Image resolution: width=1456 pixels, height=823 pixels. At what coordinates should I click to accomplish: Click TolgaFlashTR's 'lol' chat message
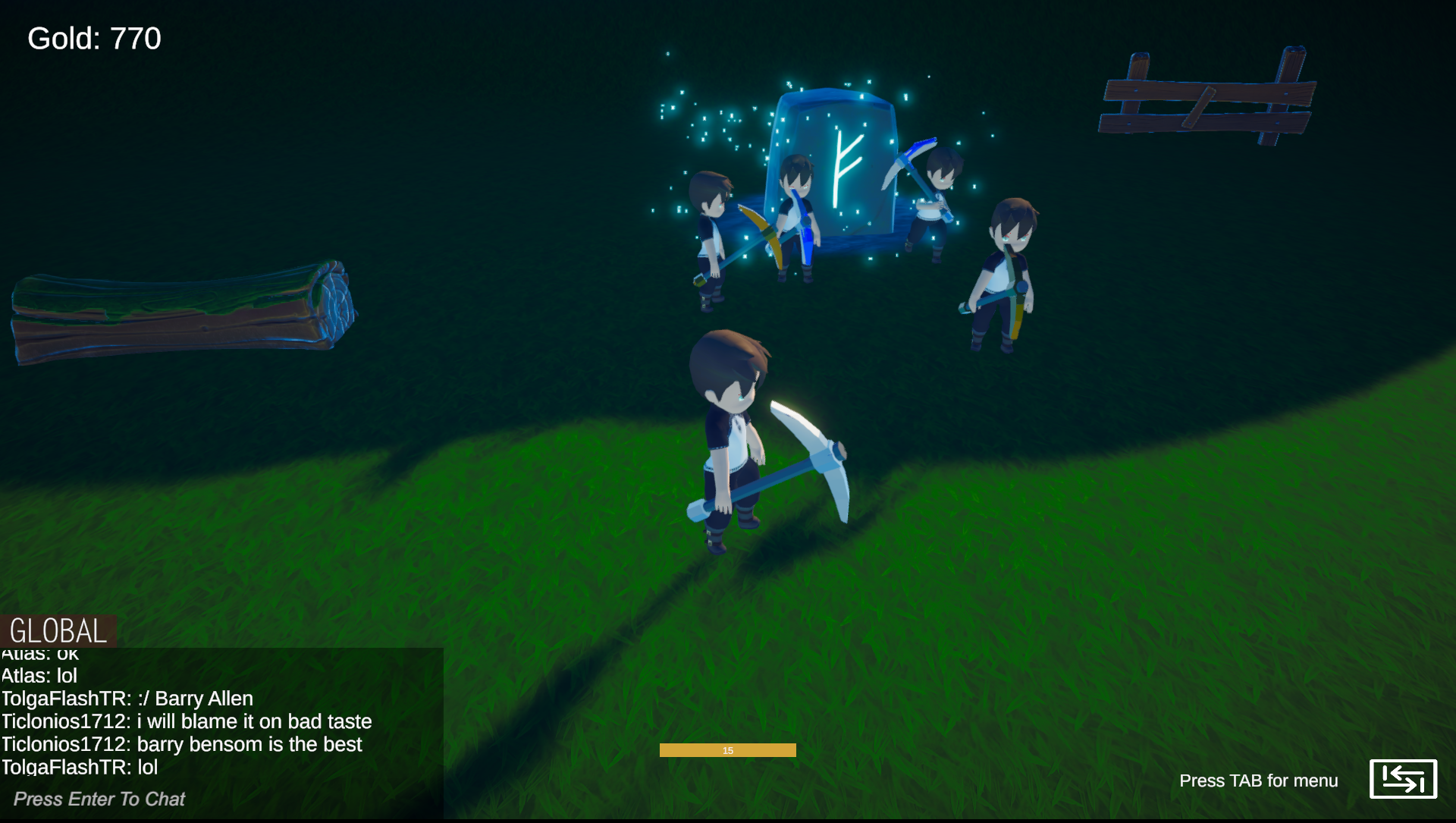click(x=78, y=767)
